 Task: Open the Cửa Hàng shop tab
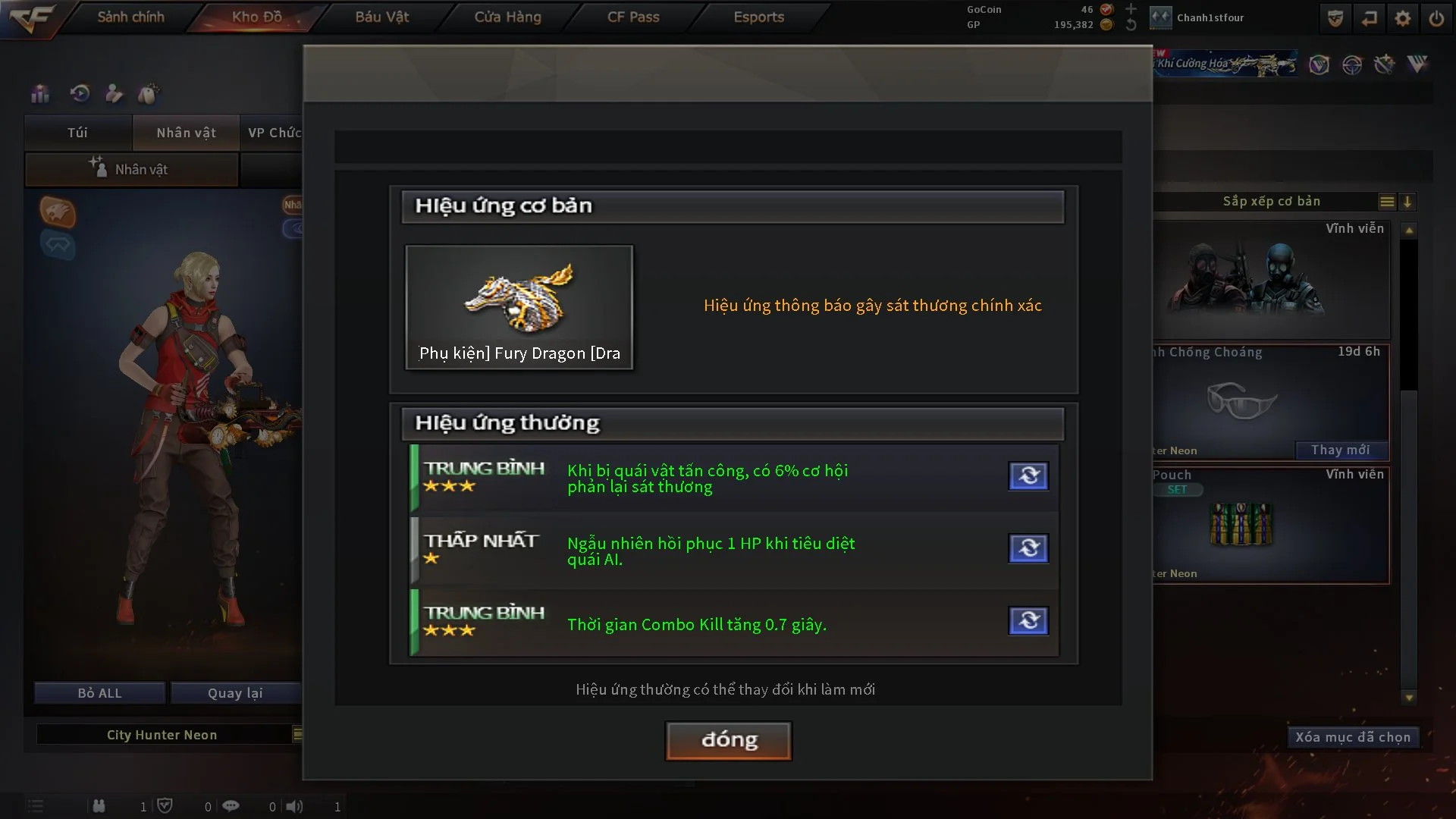coord(507,17)
